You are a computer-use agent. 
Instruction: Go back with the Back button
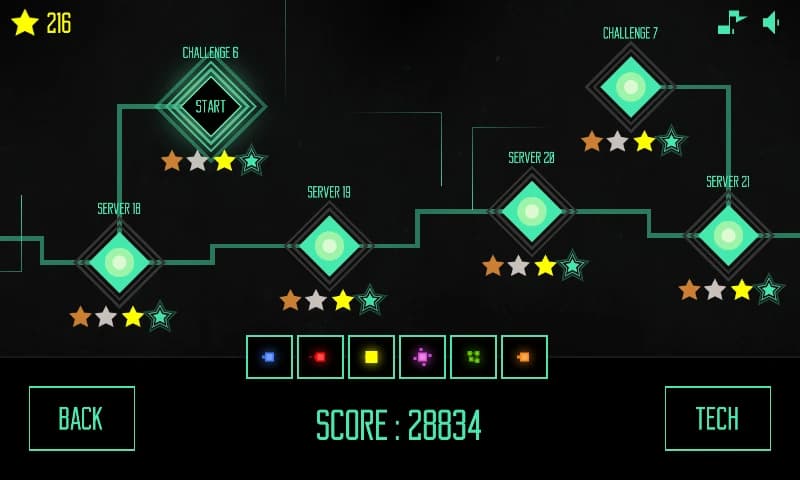tap(81, 418)
